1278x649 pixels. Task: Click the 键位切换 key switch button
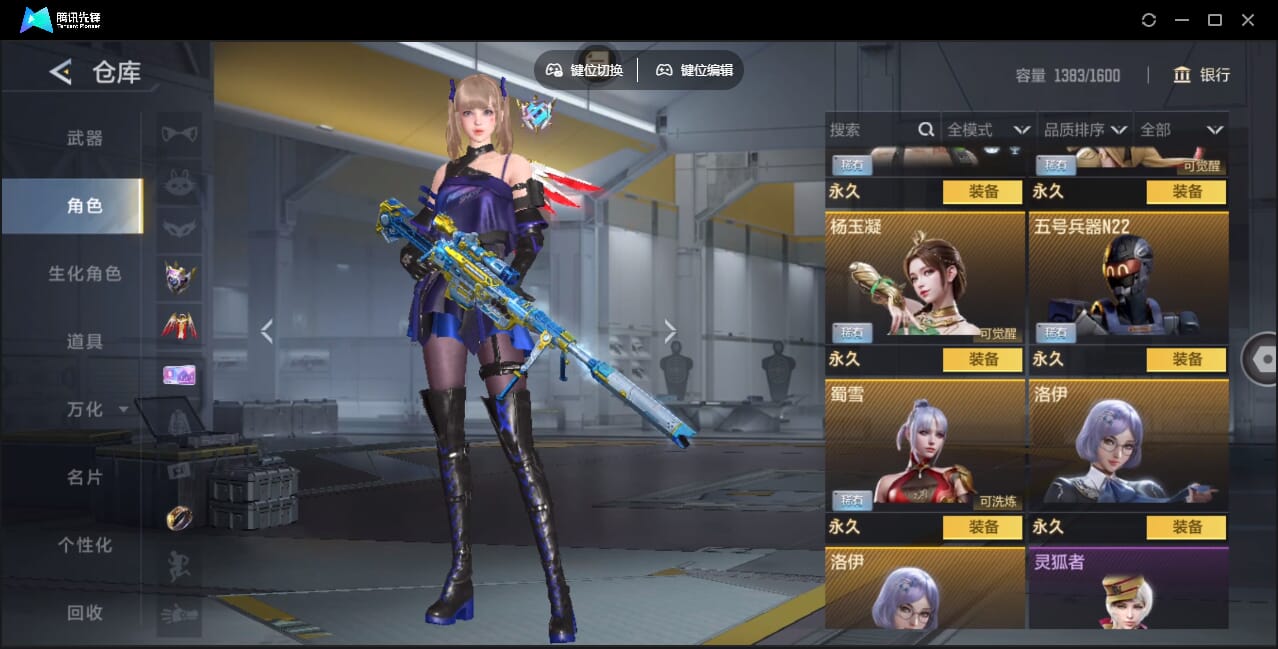tap(585, 70)
